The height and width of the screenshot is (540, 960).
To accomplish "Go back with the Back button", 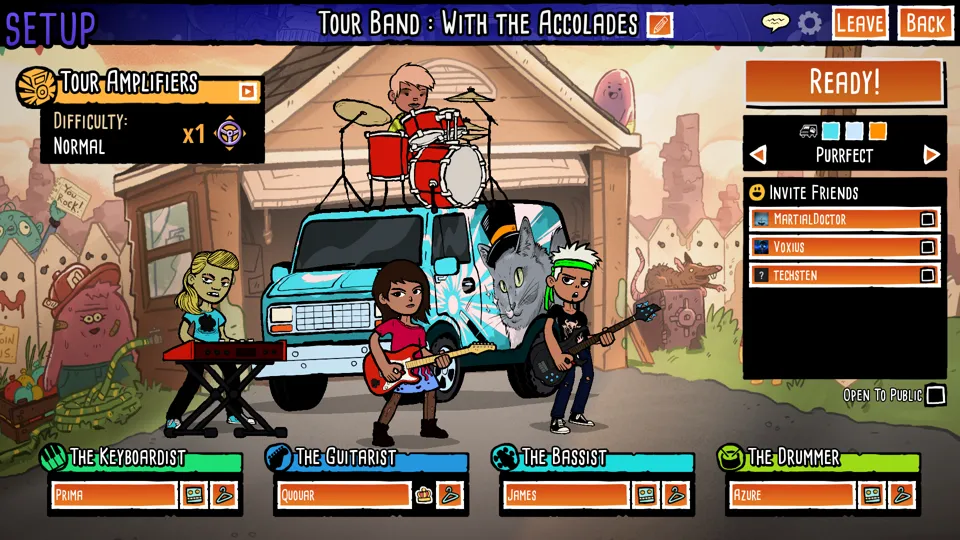I will coord(925,23).
